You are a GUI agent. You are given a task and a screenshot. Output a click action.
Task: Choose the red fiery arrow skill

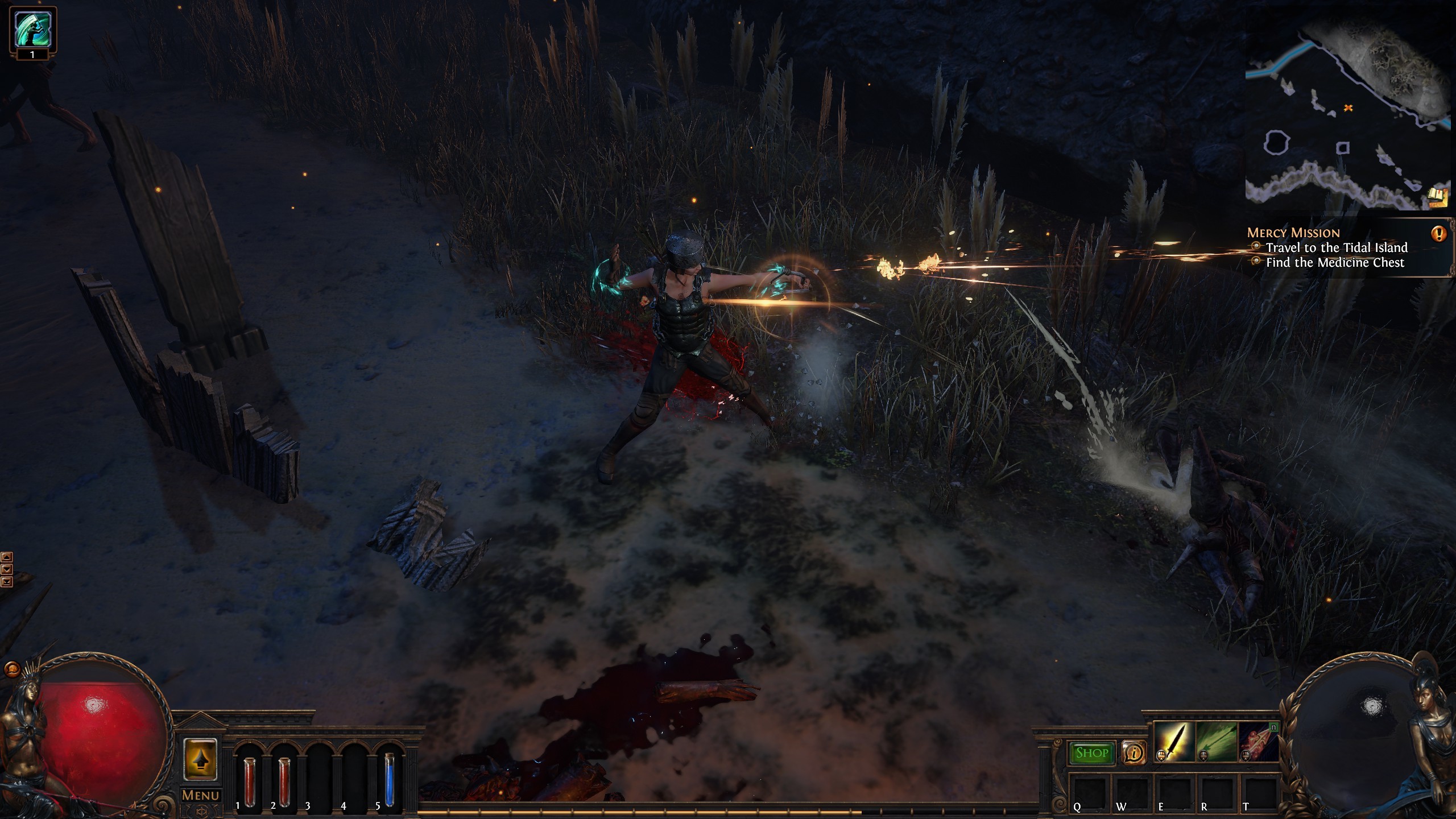pyautogui.click(x=1258, y=742)
